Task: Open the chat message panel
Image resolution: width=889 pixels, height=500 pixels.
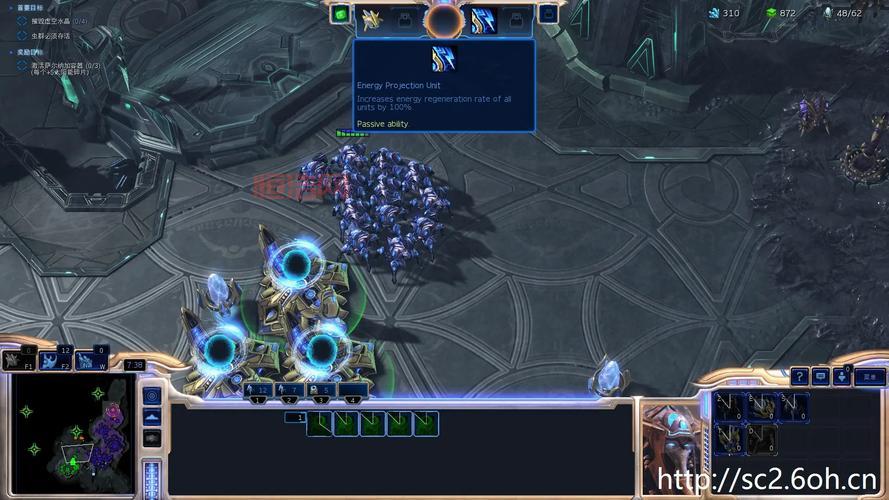Action: 821,377
